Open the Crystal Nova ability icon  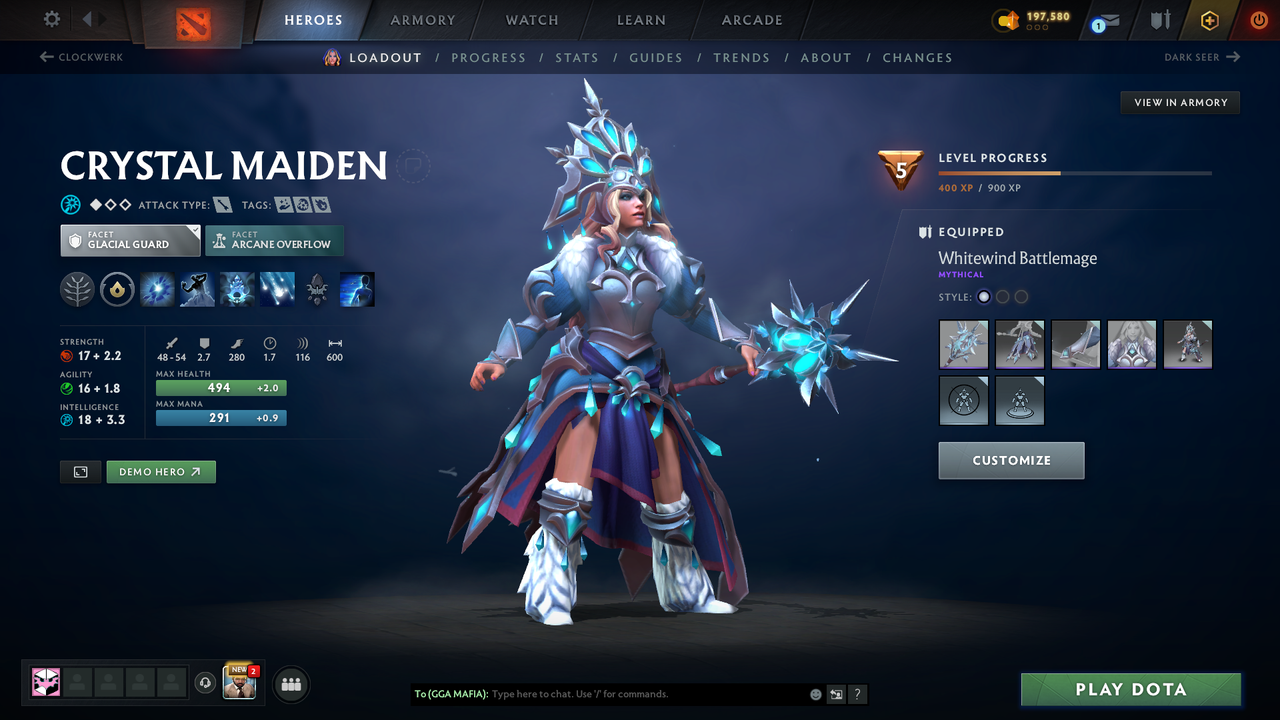(157, 289)
